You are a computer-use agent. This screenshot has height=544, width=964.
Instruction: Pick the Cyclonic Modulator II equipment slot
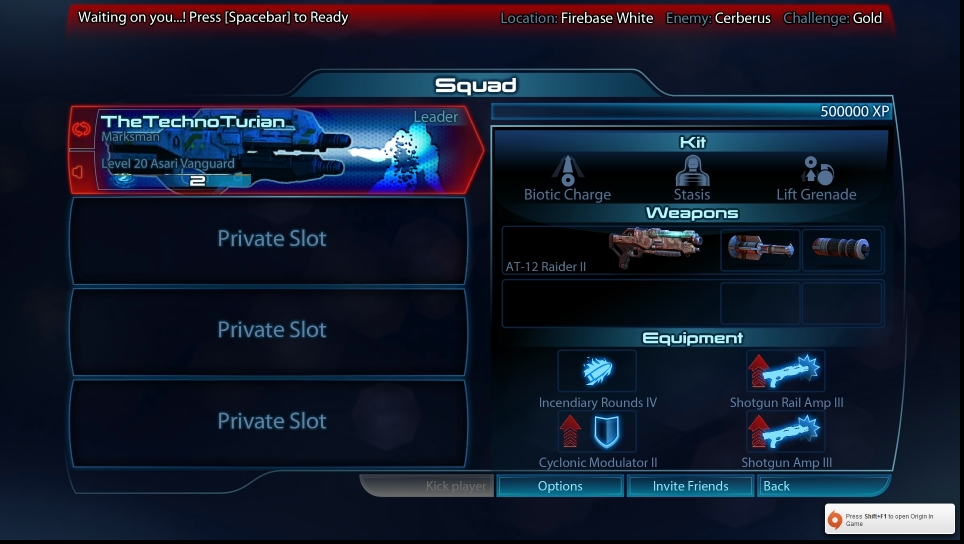(x=597, y=431)
